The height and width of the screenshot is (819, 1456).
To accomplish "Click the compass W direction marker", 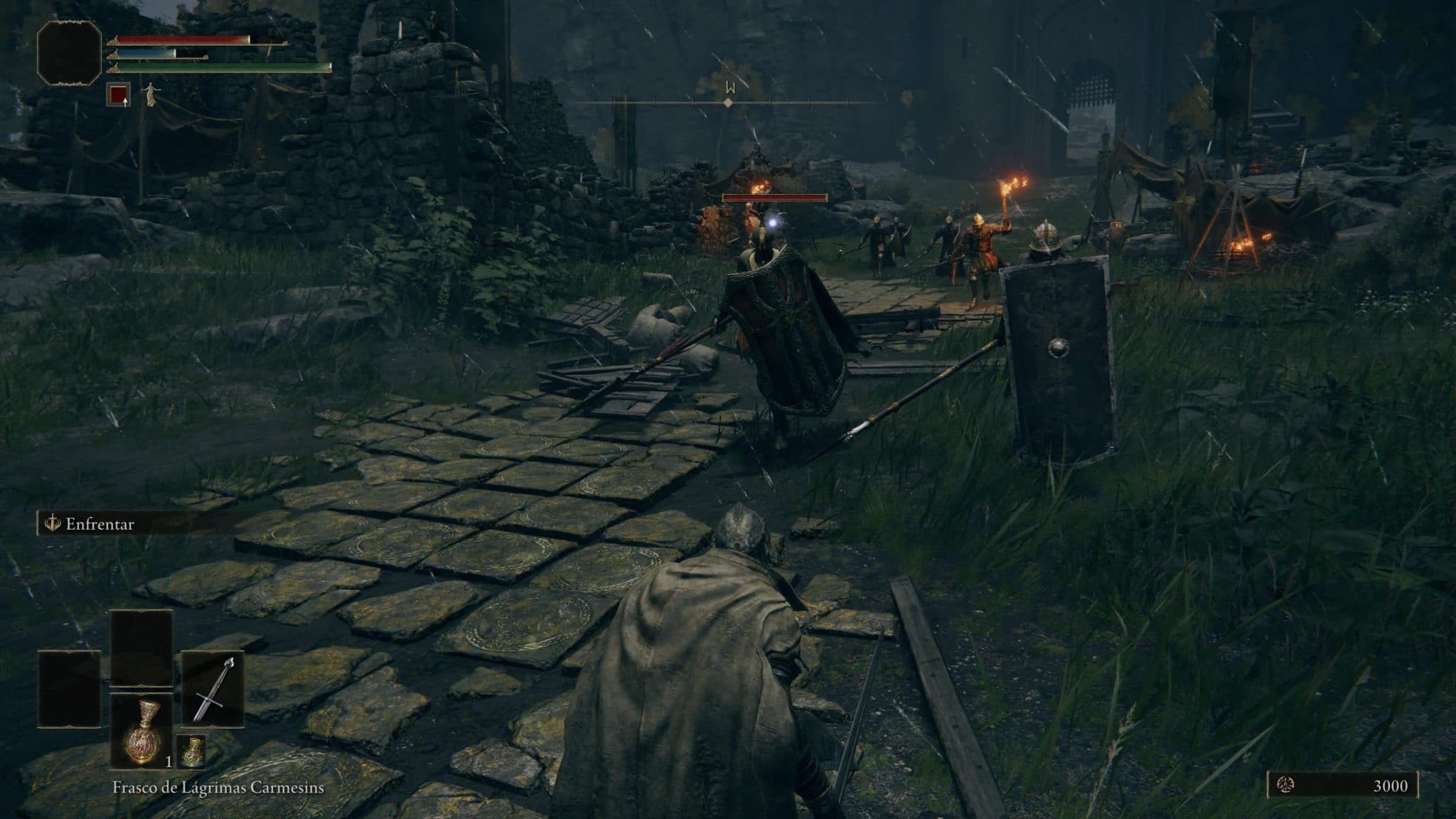I will (728, 88).
